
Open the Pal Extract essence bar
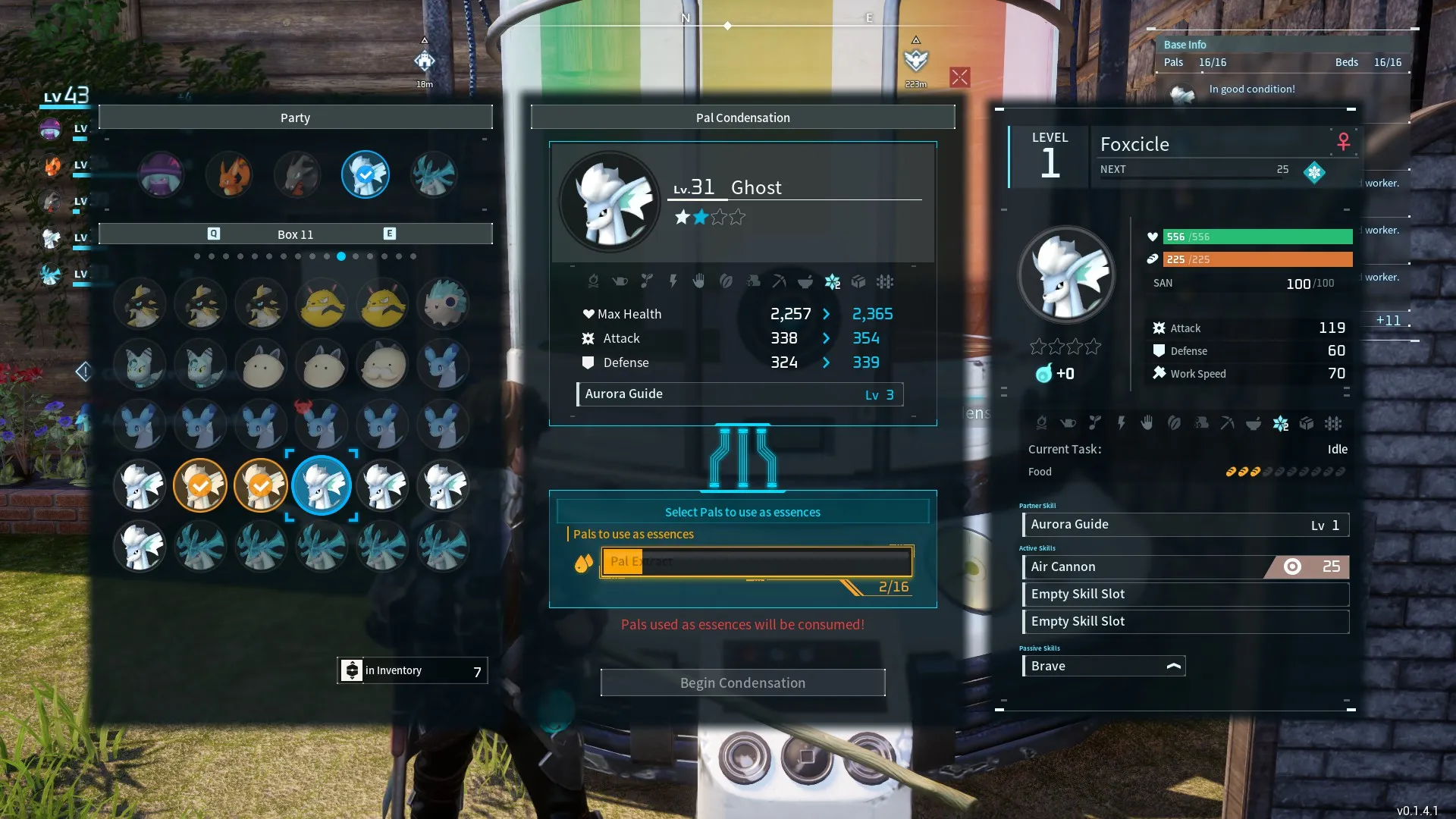click(x=756, y=562)
